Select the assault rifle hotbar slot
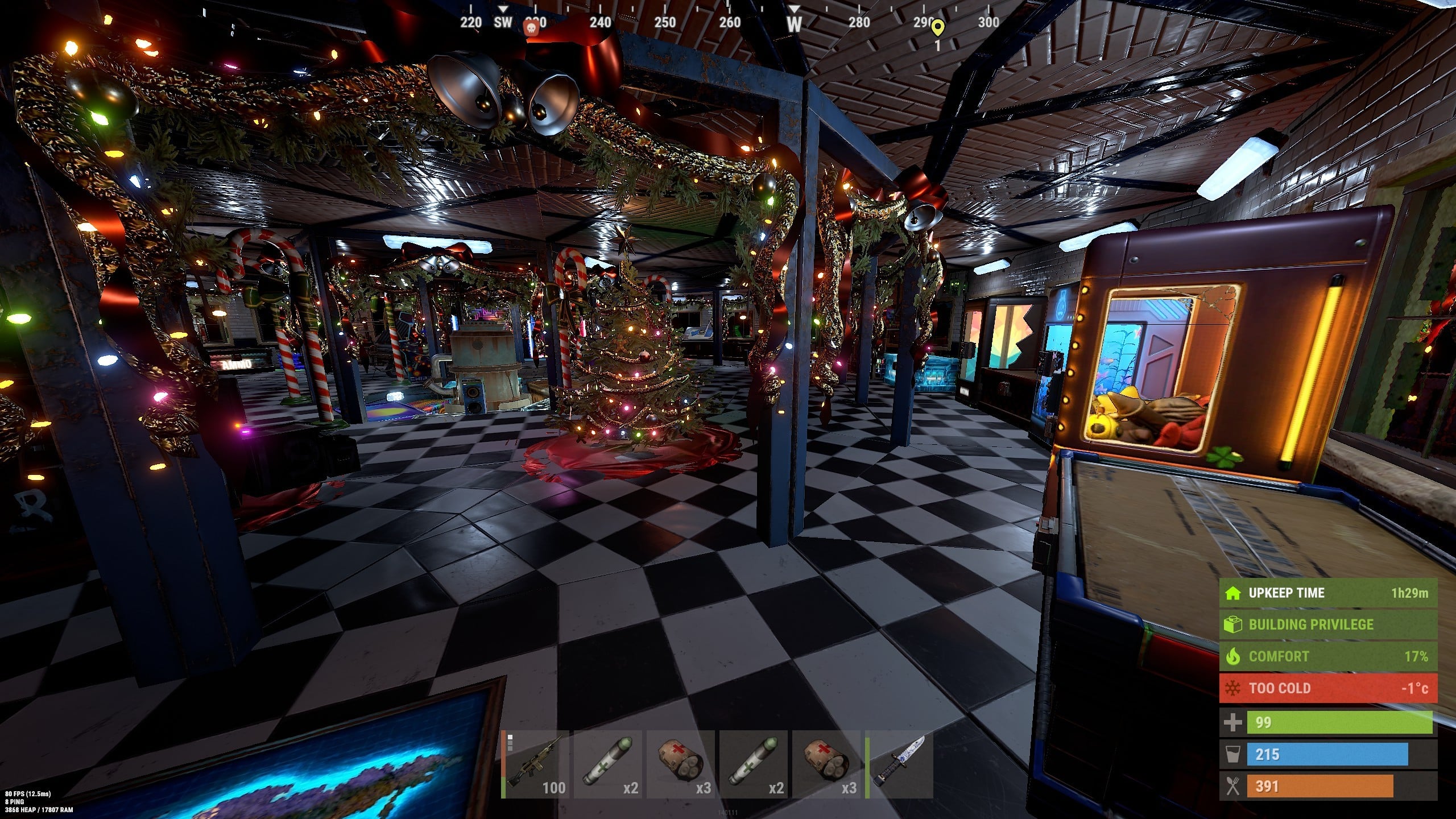1456x819 pixels. tap(535, 765)
